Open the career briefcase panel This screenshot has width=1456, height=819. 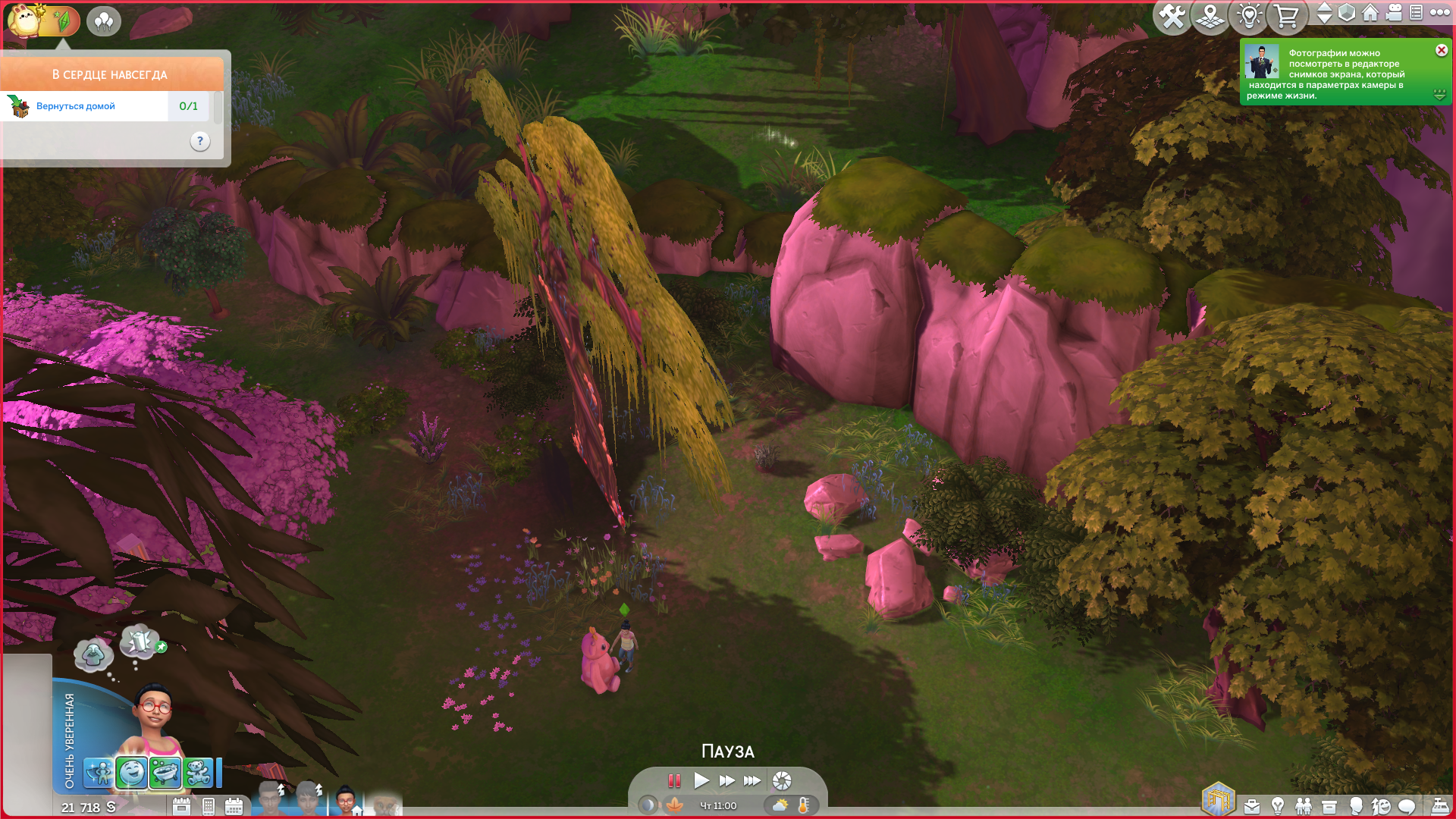[1252, 806]
